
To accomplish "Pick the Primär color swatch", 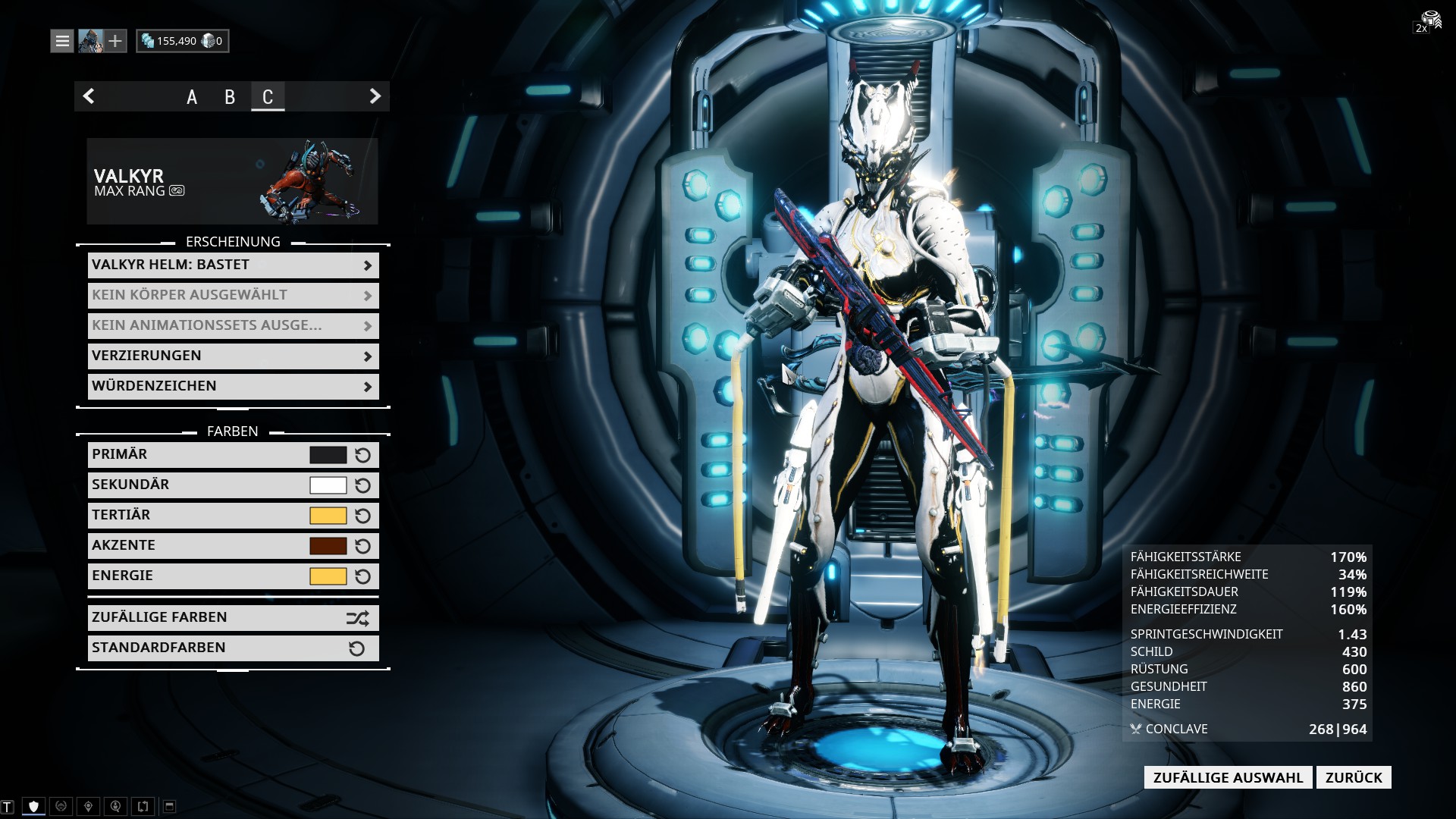I will (328, 455).
